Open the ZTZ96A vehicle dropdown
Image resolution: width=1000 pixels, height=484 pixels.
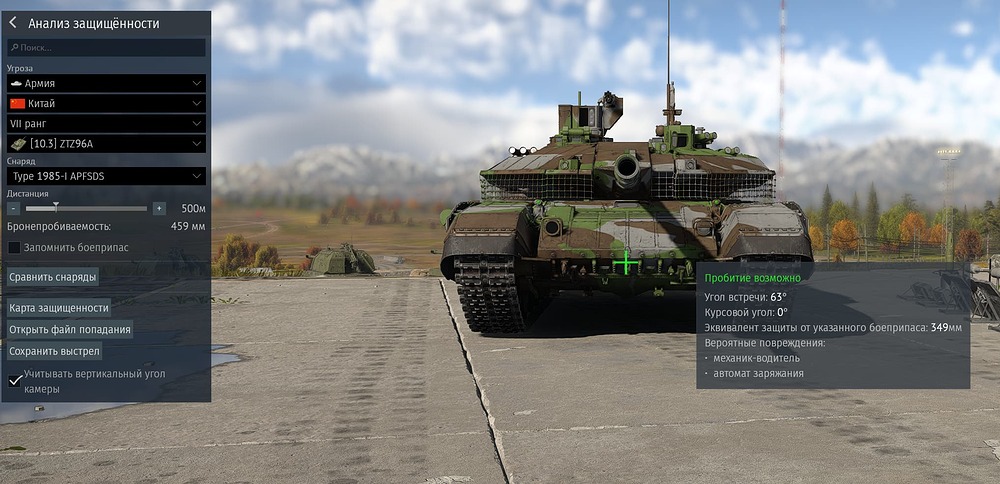(106, 144)
